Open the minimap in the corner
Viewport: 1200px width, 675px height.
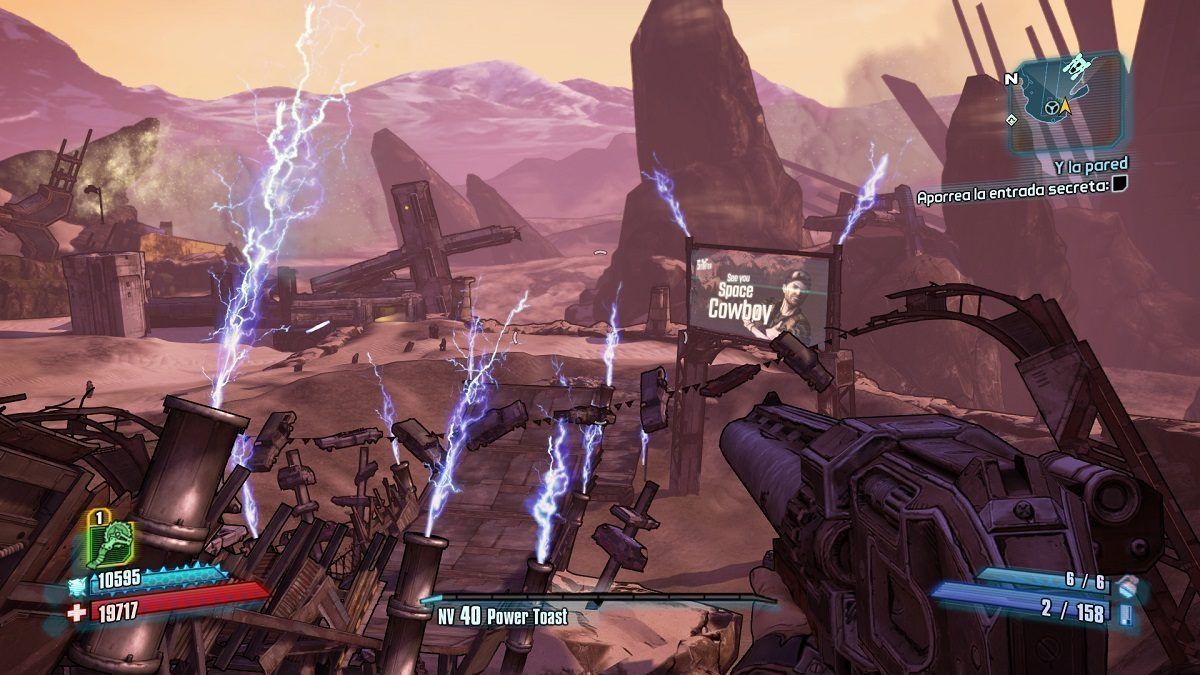pos(1065,101)
